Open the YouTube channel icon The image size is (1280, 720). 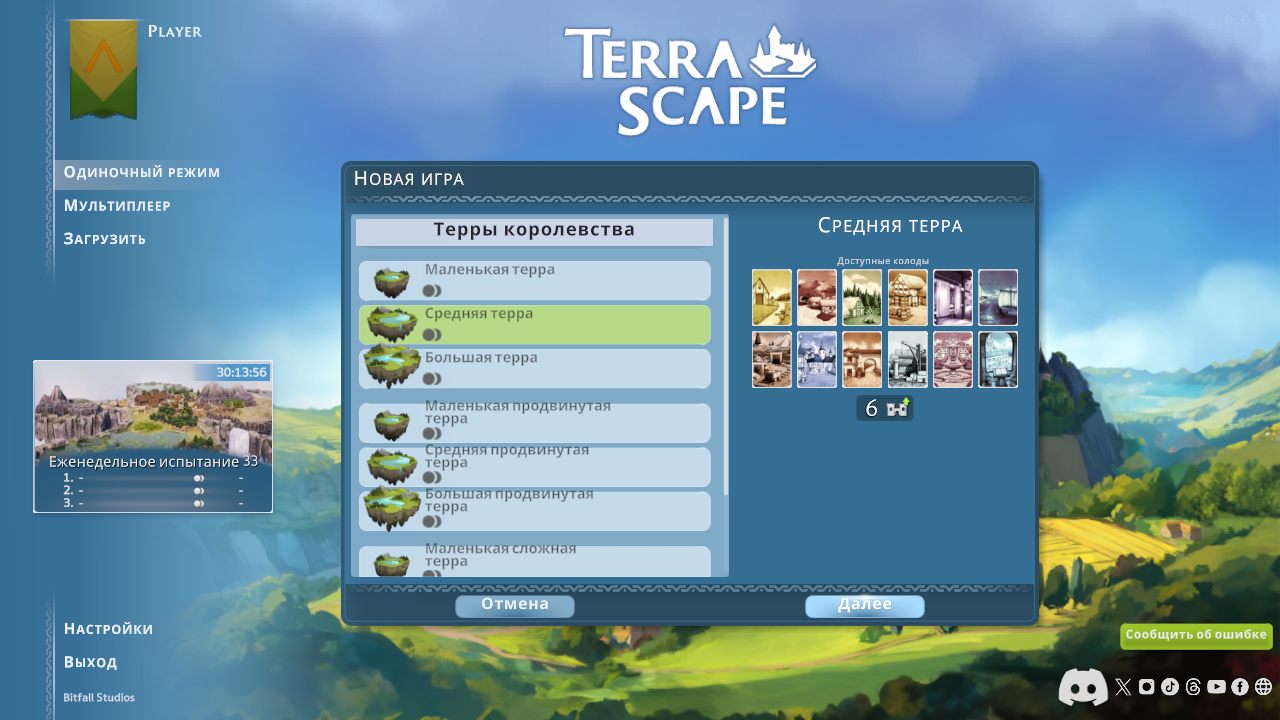point(1217,687)
